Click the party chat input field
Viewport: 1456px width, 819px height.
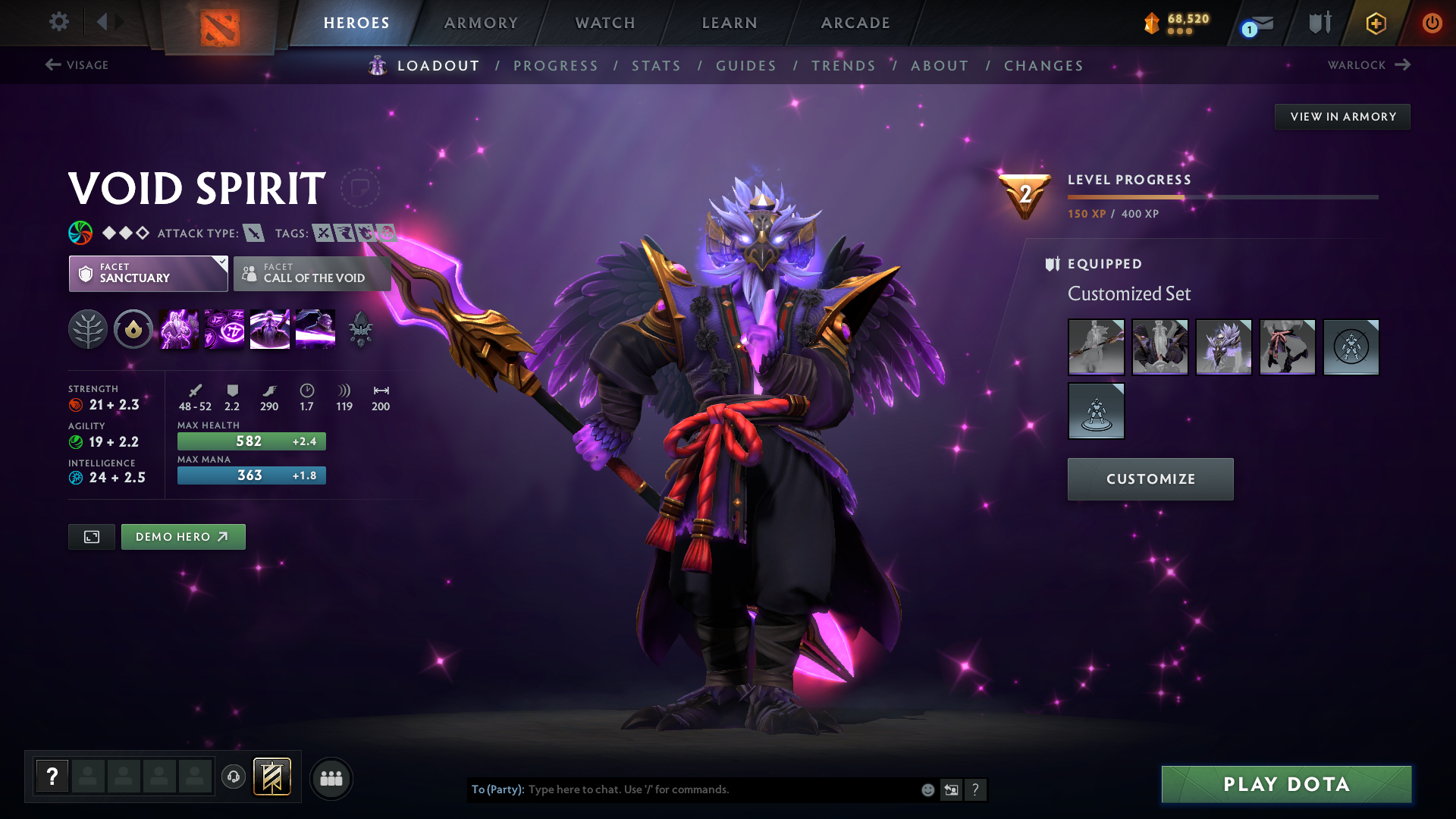(682, 789)
